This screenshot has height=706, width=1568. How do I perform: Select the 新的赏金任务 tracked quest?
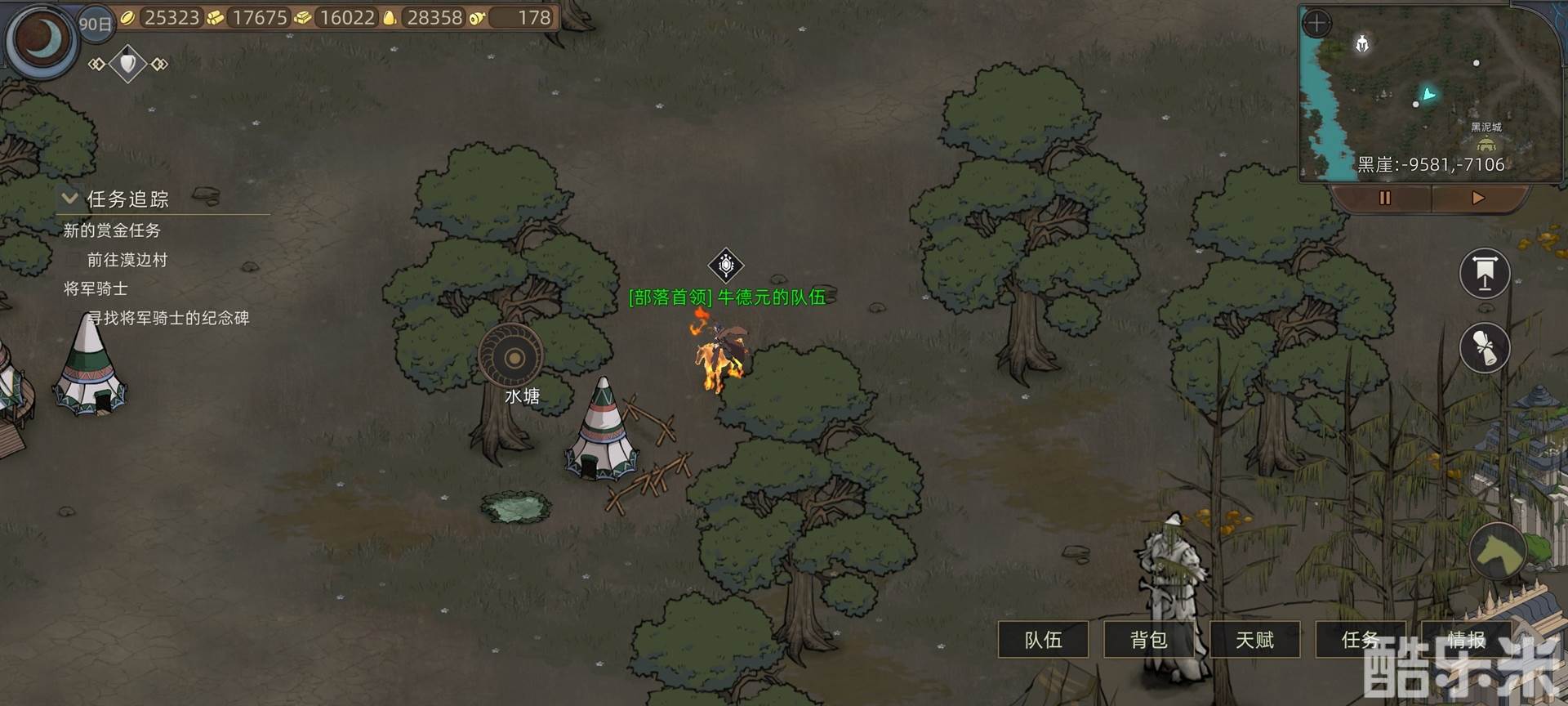coord(112,230)
